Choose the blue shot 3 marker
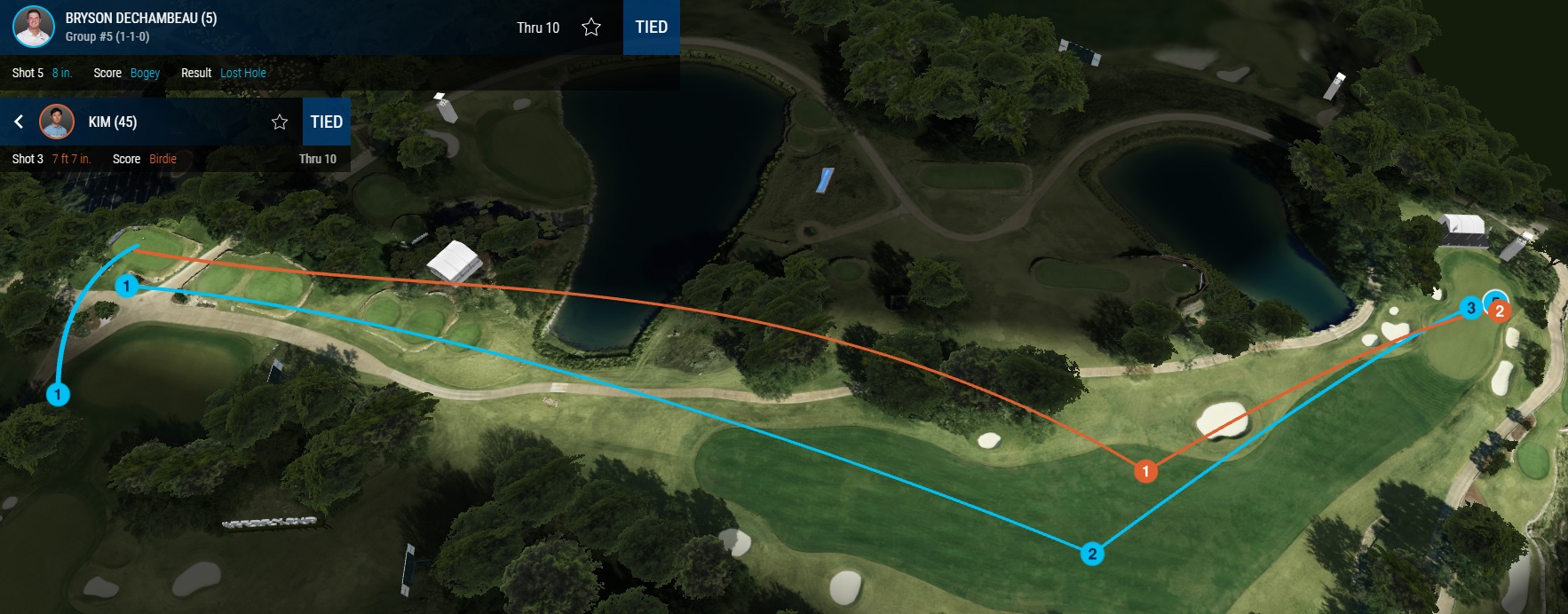The height and width of the screenshot is (614, 1568). coord(1471,308)
